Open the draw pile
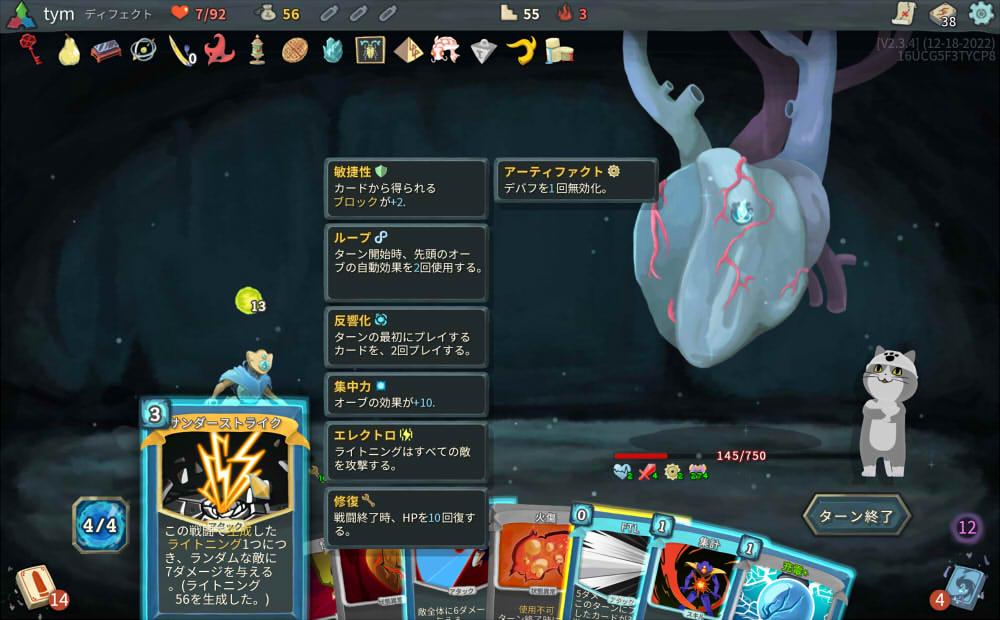 (36, 587)
